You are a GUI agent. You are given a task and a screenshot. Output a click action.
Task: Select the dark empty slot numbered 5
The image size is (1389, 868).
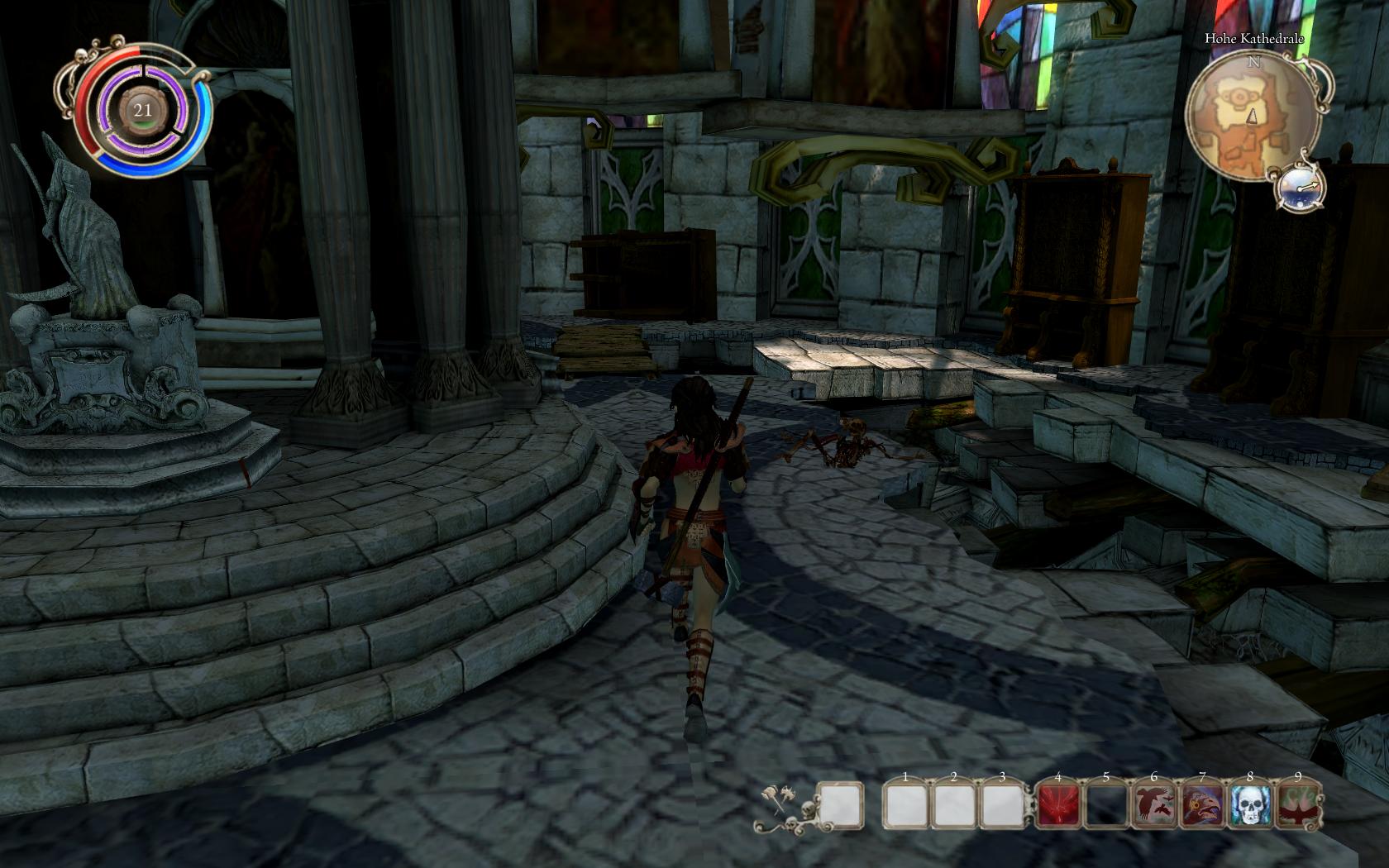pyautogui.click(x=1106, y=805)
